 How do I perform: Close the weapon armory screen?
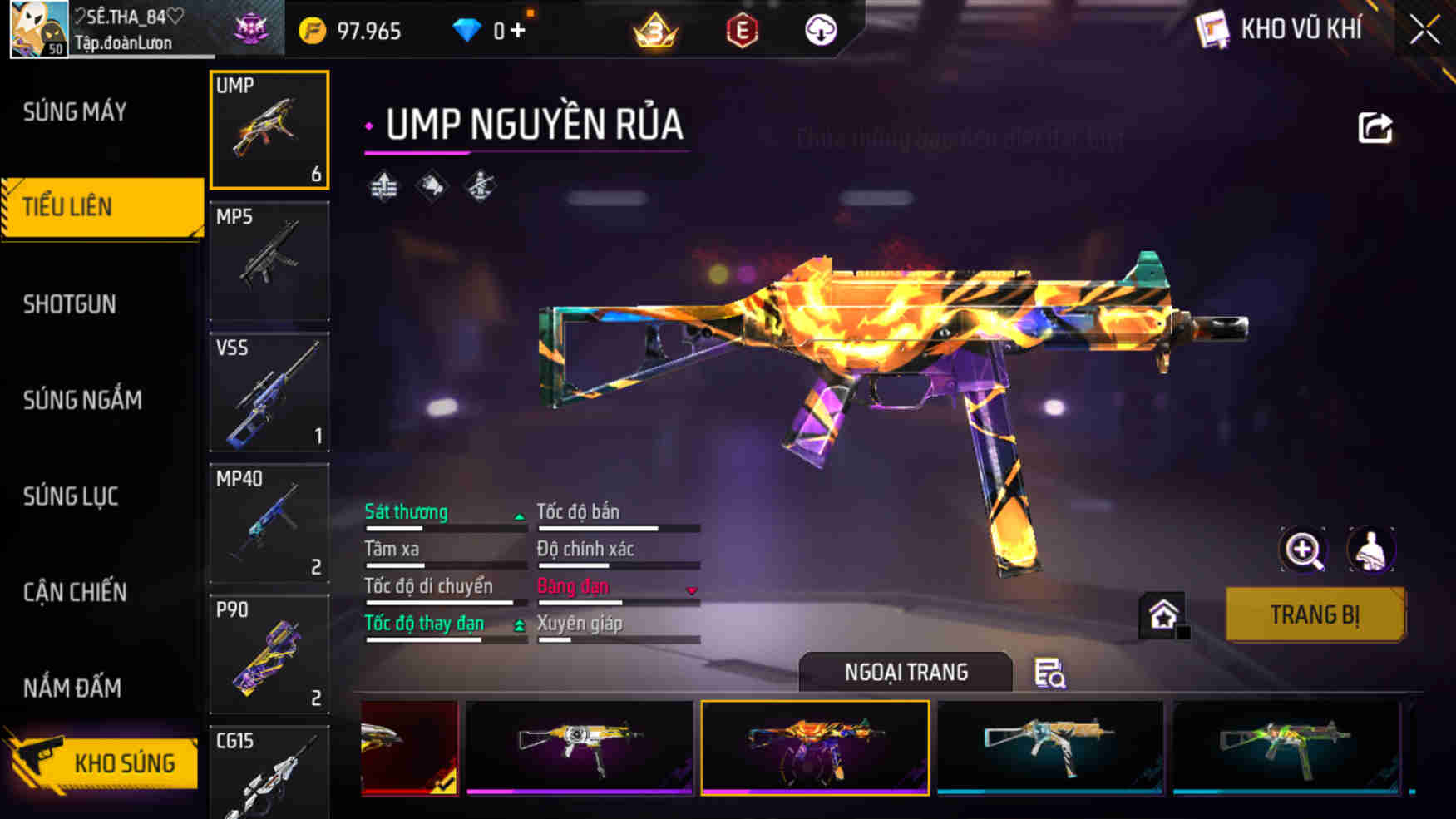pos(1424,31)
